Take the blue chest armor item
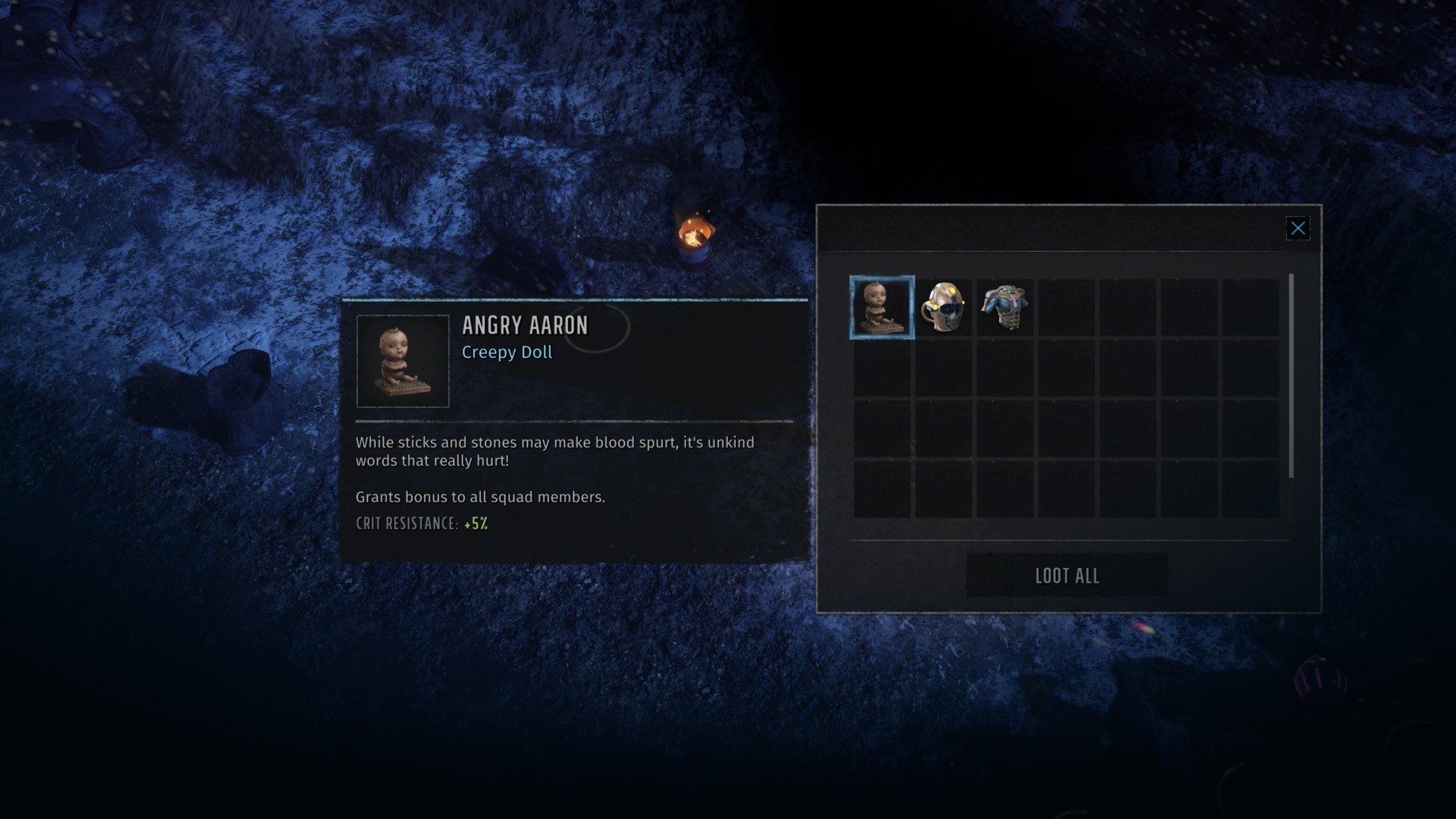 [x=1005, y=307]
